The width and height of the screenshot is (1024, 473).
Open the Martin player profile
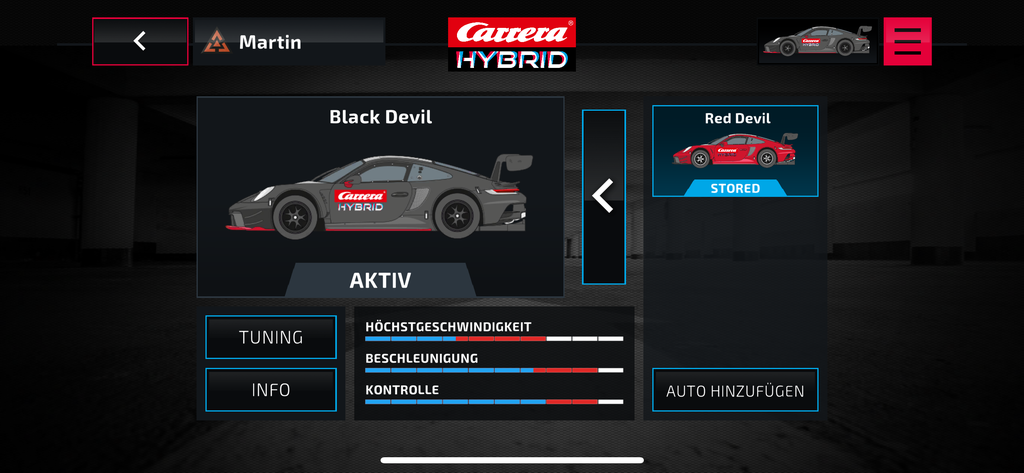[288, 42]
